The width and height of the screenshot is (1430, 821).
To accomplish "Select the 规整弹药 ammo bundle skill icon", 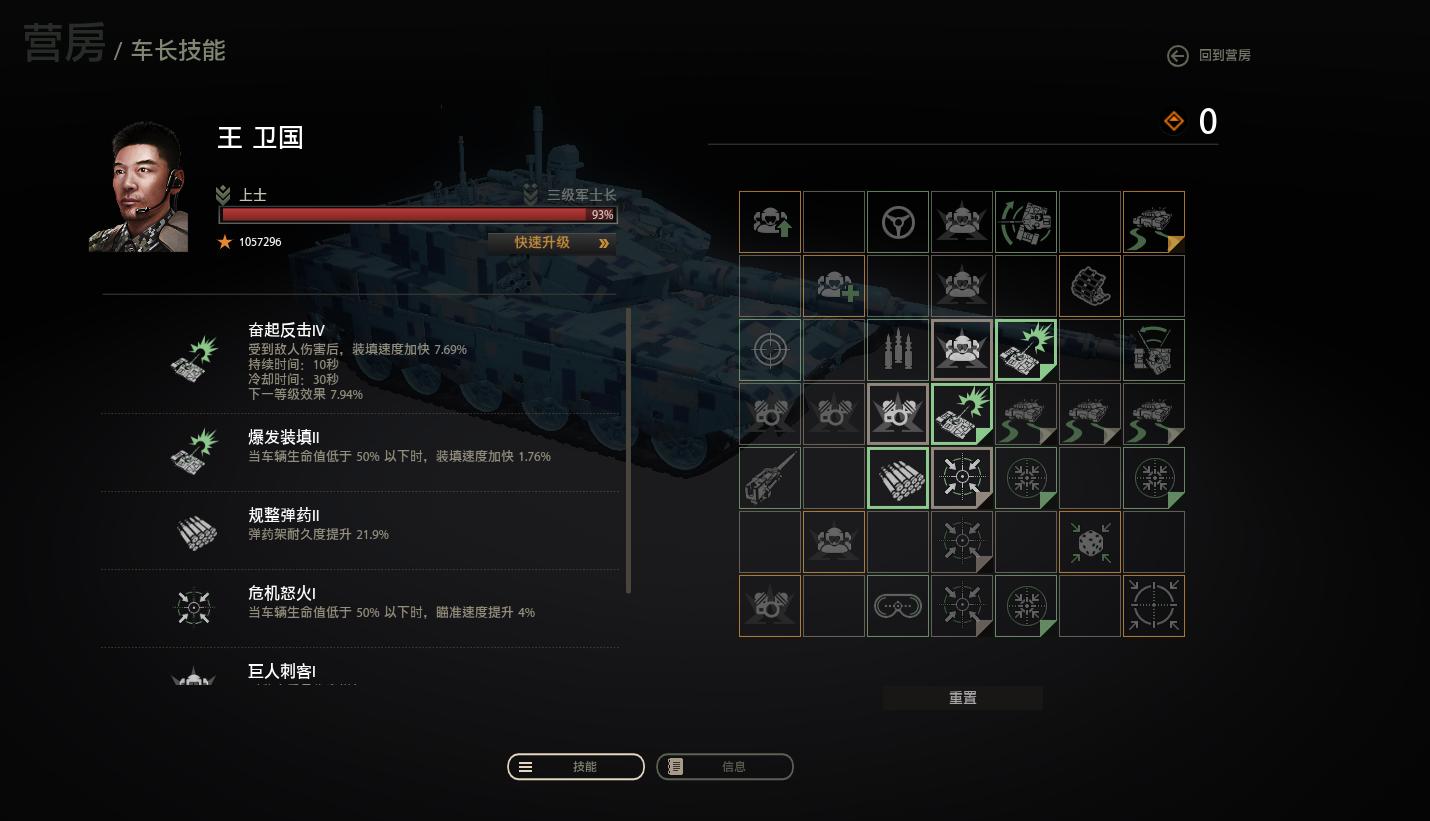I will (x=897, y=477).
